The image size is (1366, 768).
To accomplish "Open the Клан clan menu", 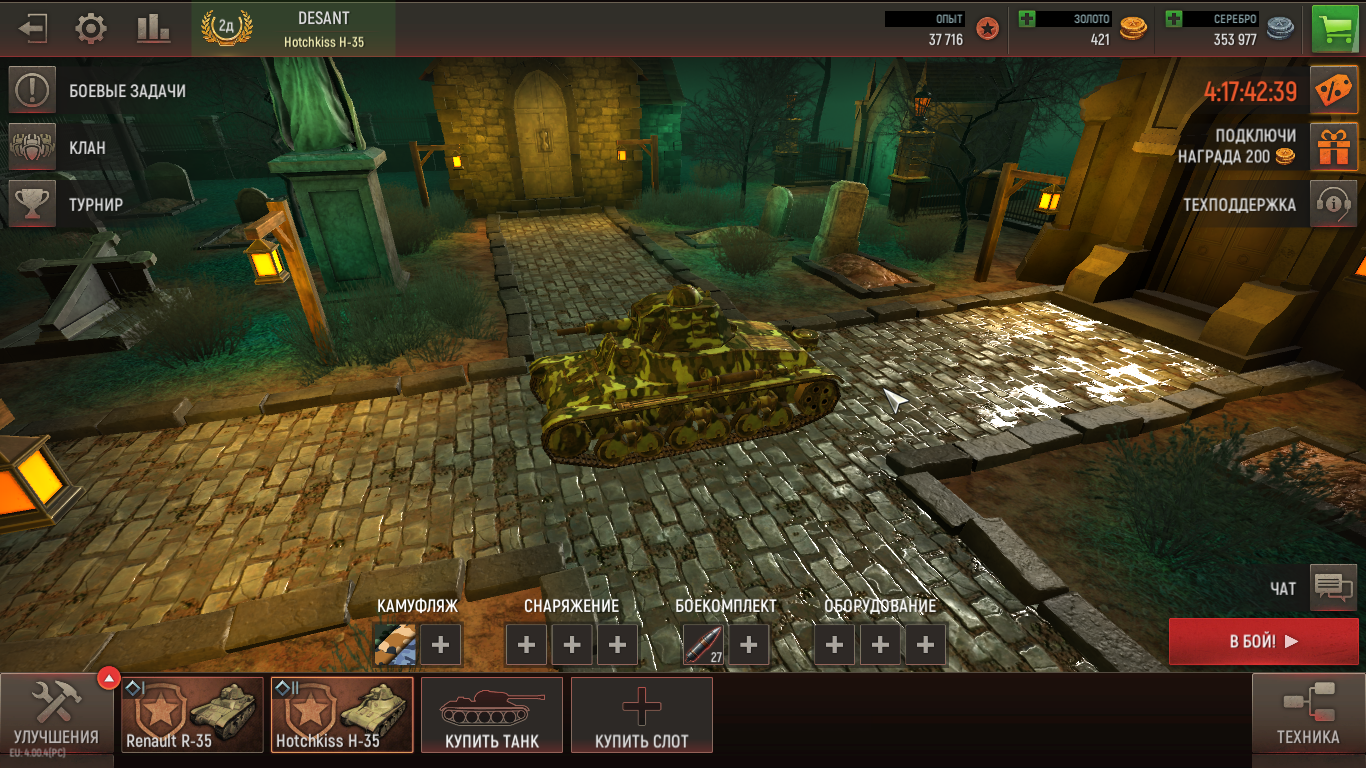I will (x=32, y=147).
